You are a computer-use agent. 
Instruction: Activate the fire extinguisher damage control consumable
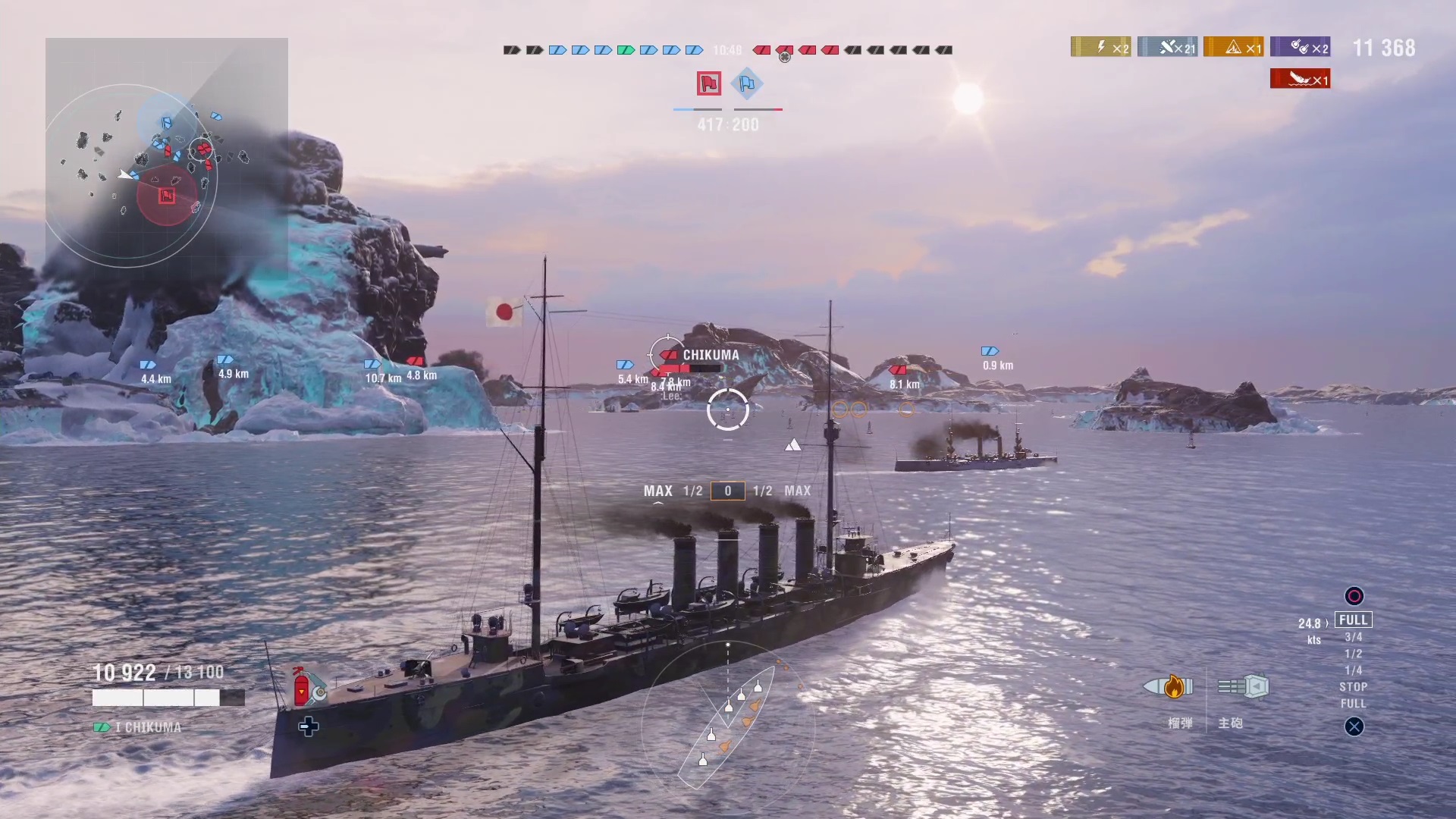pos(303,687)
